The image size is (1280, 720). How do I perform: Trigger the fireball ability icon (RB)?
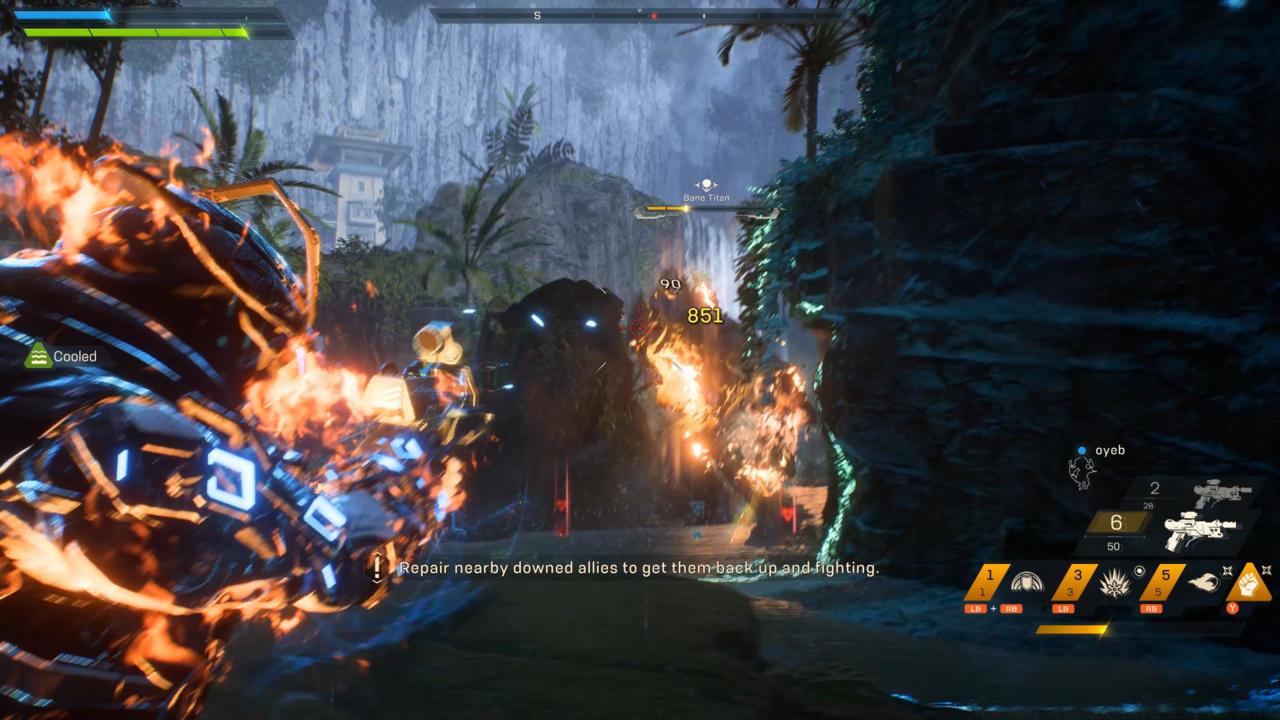coord(1205,580)
